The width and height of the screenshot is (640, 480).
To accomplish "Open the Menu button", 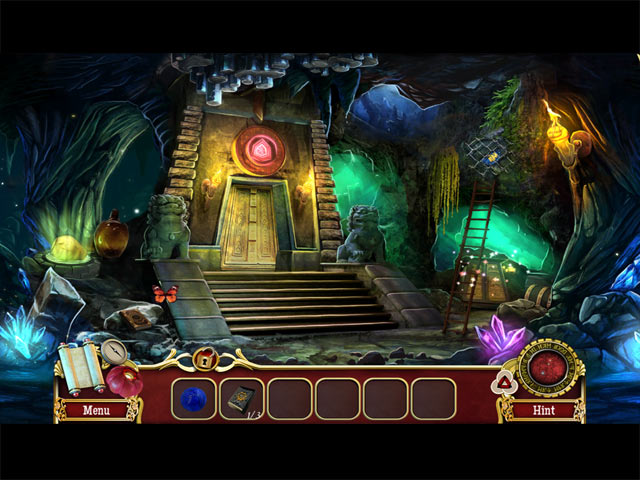I will (97, 409).
